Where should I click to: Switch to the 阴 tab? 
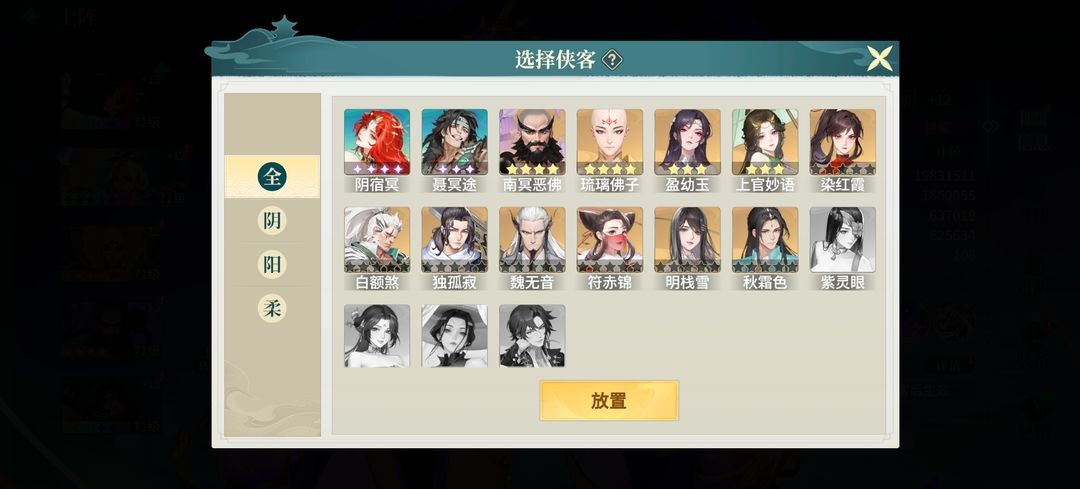pyautogui.click(x=272, y=221)
